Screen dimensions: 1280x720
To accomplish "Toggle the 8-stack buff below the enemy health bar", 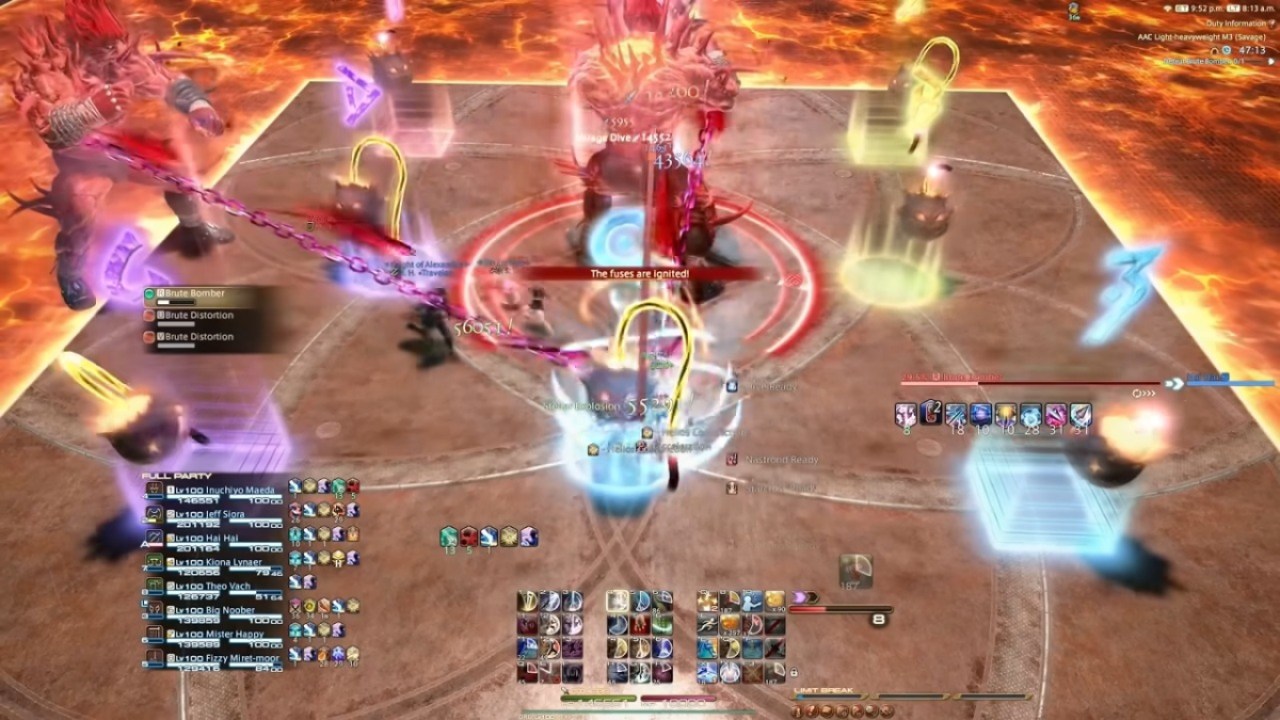I will (905, 414).
